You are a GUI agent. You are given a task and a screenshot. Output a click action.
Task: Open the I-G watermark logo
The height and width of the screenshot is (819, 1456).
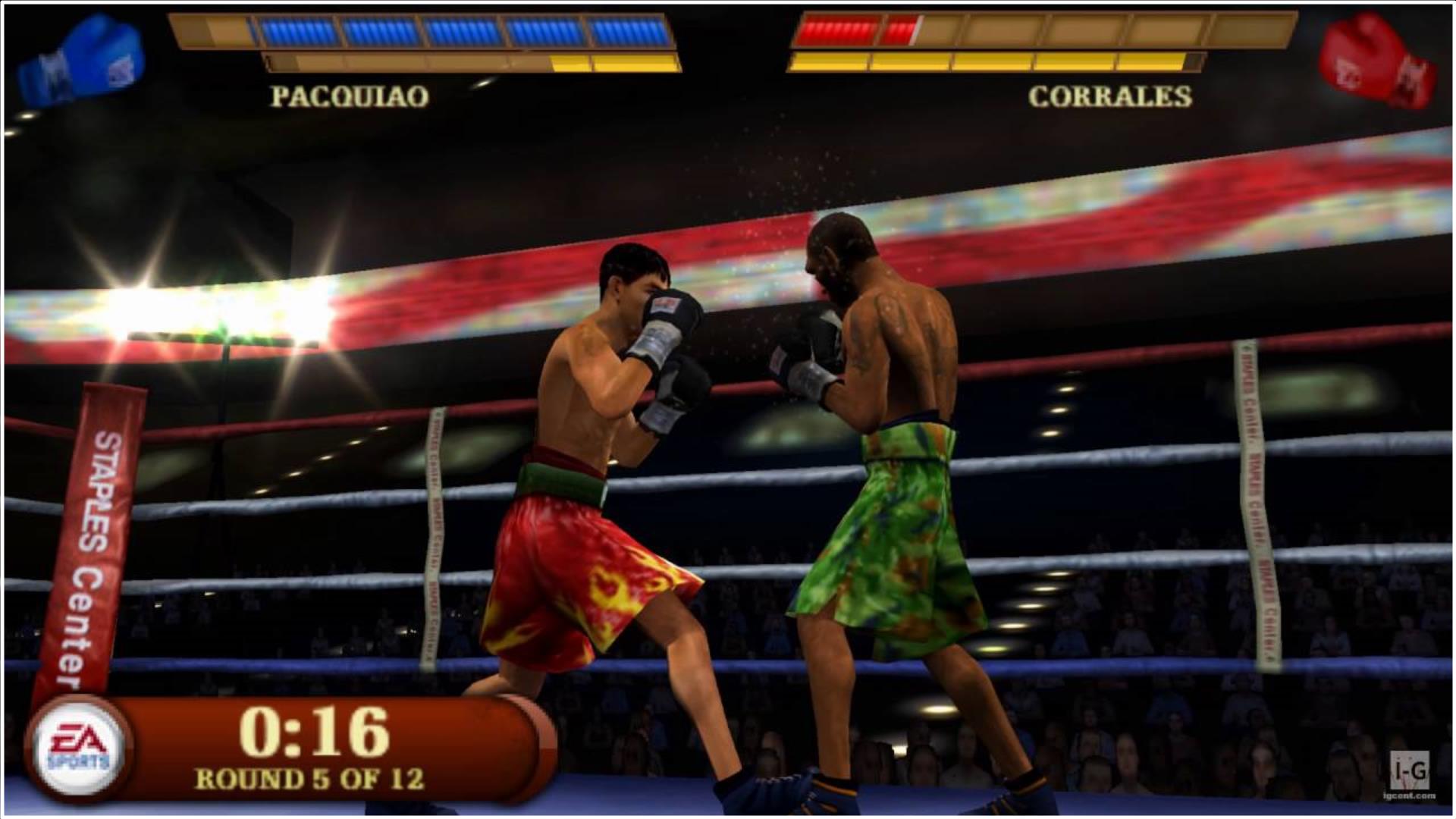tap(1410, 773)
